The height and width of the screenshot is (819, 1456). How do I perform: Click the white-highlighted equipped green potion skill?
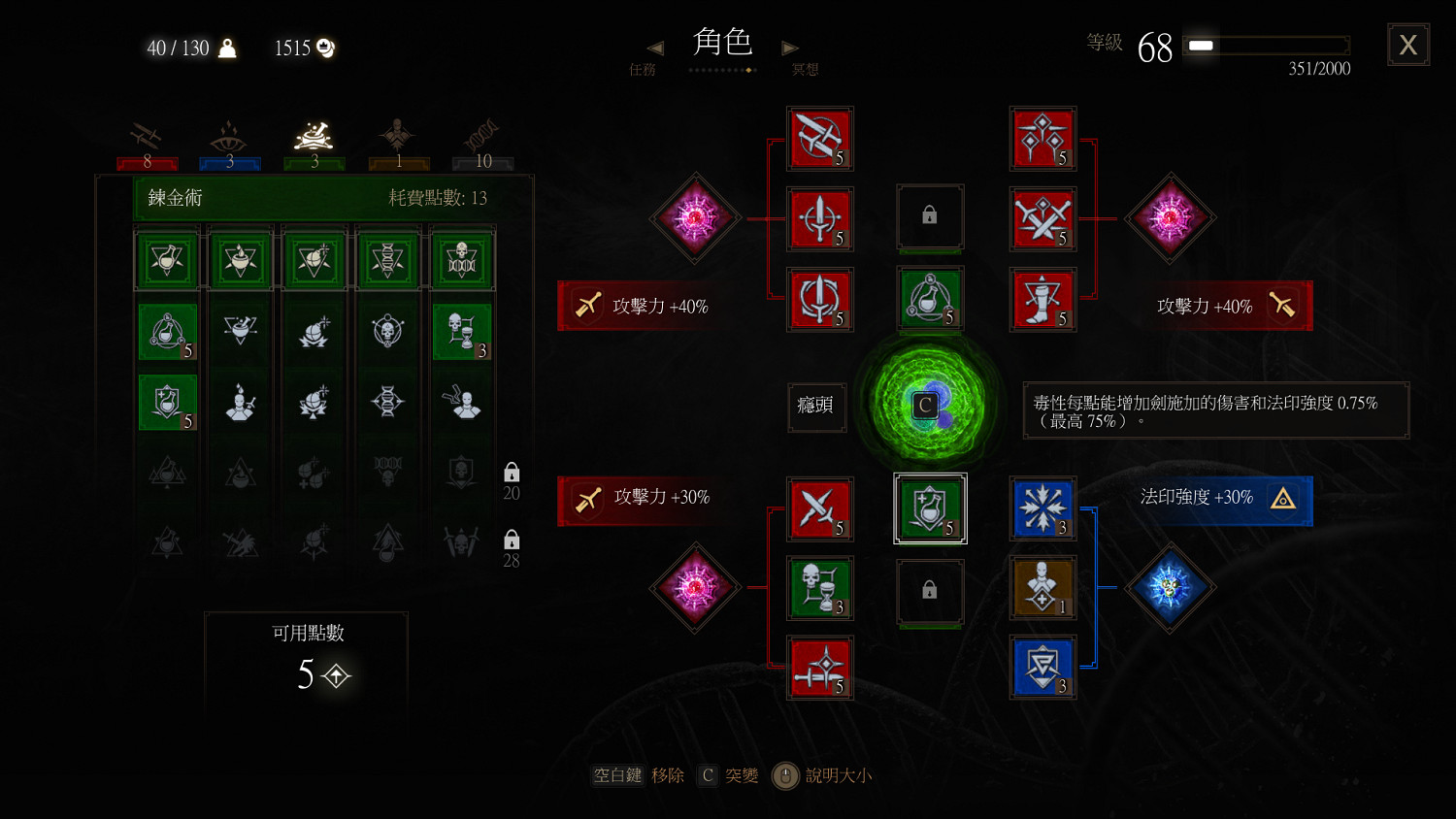pyautogui.click(x=930, y=509)
